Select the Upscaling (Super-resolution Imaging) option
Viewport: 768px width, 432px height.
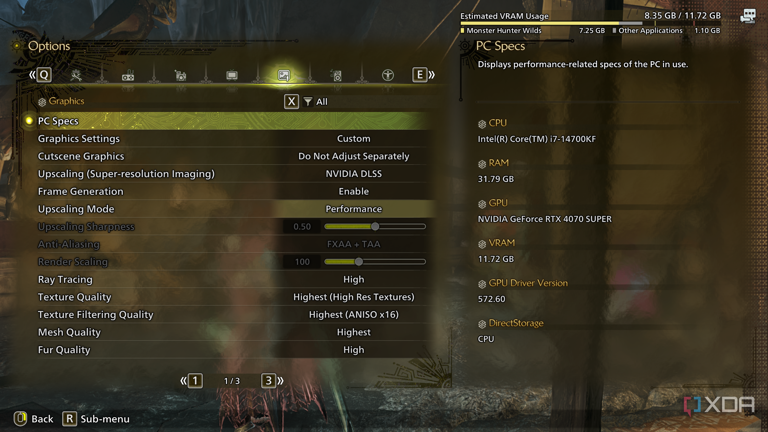pyautogui.click(x=353, y=174)
